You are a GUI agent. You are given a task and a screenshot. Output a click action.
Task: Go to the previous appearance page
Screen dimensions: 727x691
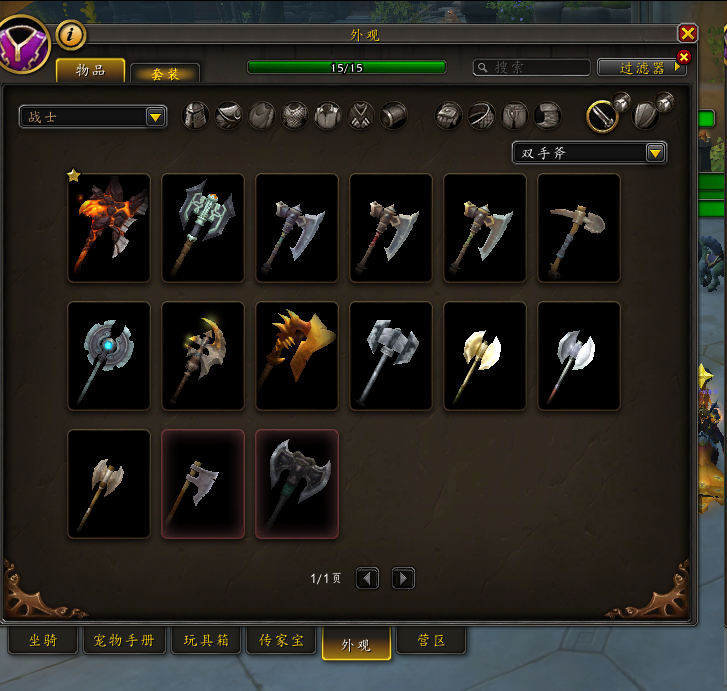click(x=368, y=578)
